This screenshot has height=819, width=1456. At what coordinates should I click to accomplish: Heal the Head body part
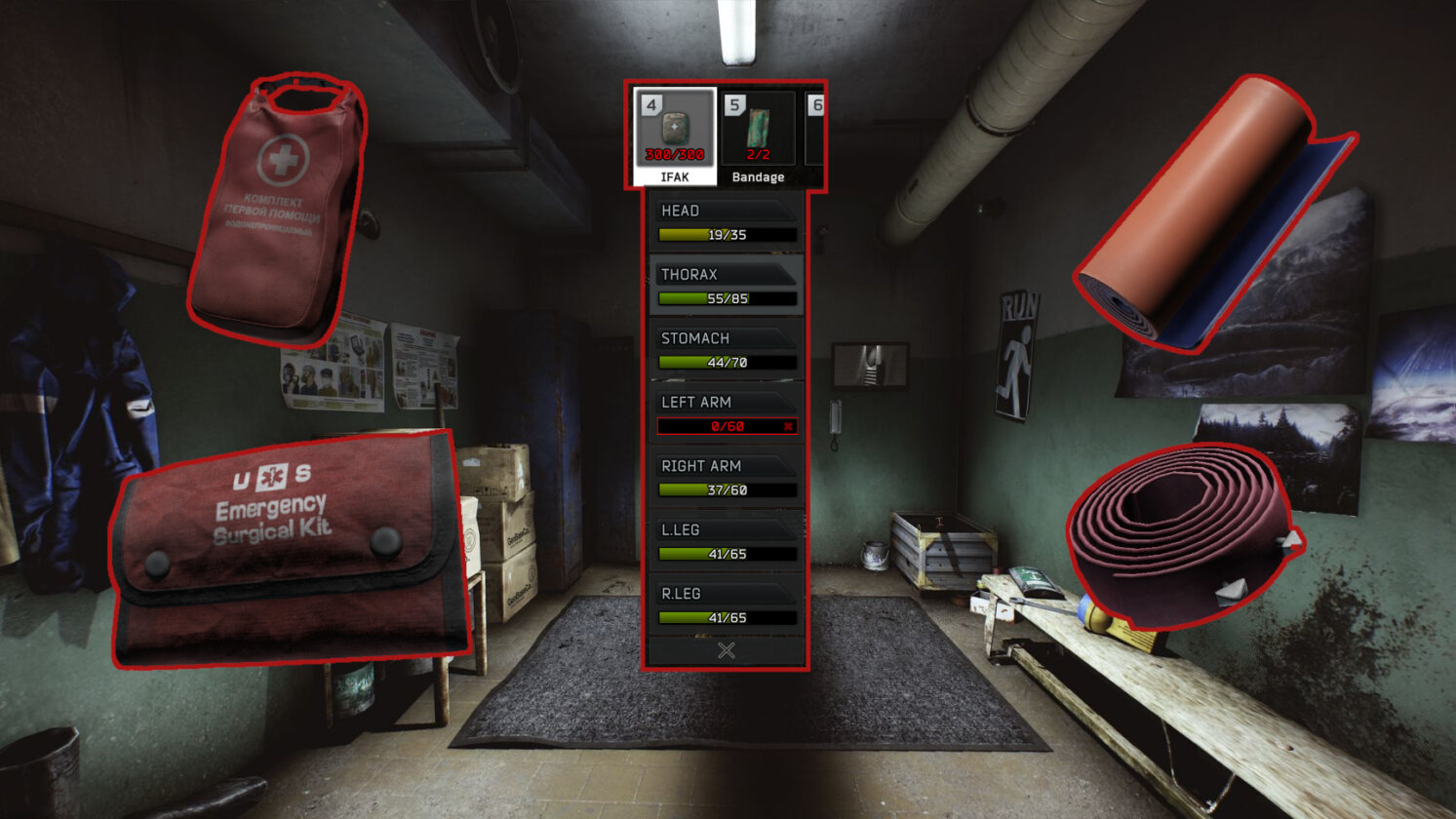tap(727, 221)
